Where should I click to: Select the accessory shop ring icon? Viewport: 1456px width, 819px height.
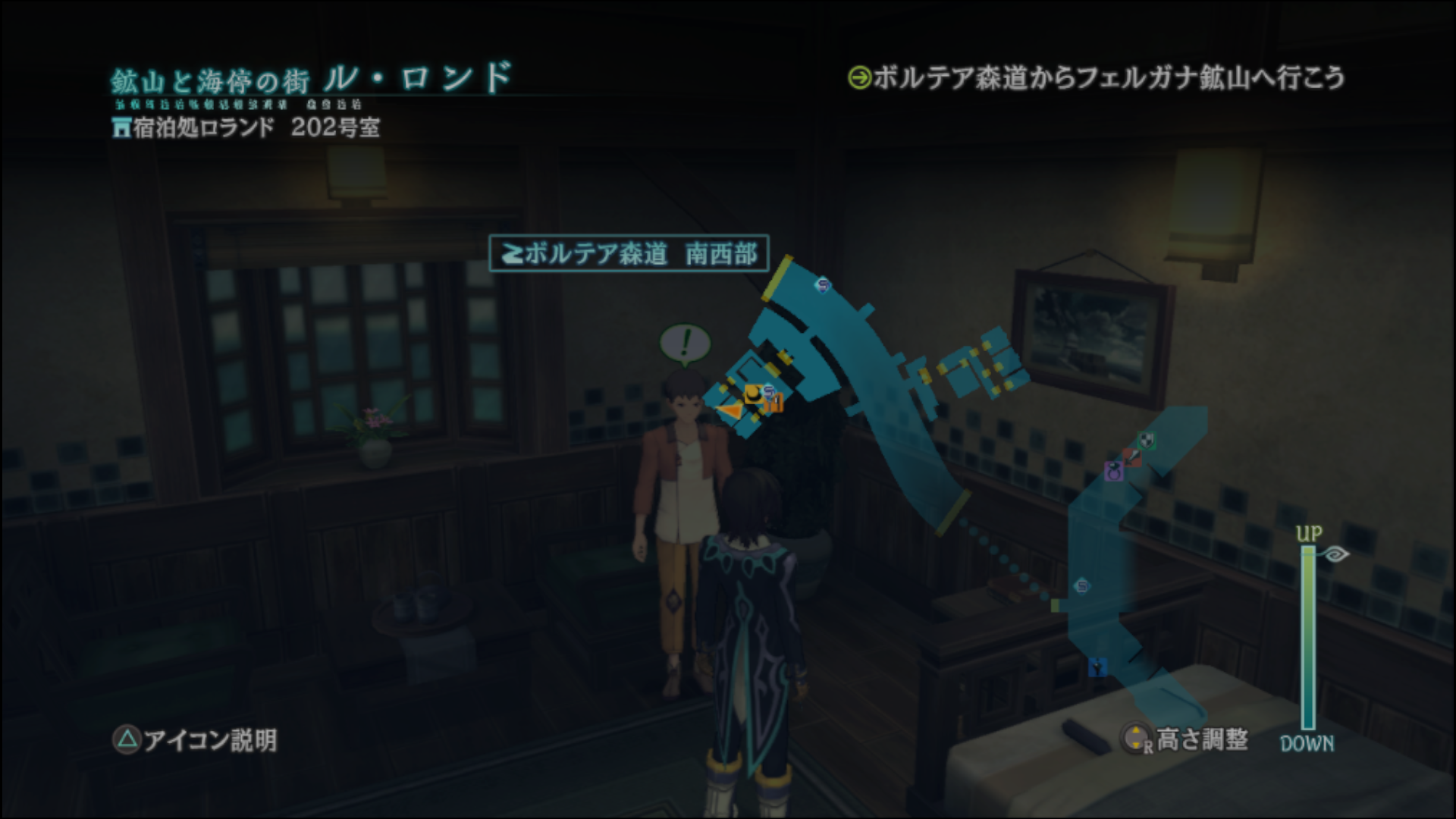pos(1114,472)
